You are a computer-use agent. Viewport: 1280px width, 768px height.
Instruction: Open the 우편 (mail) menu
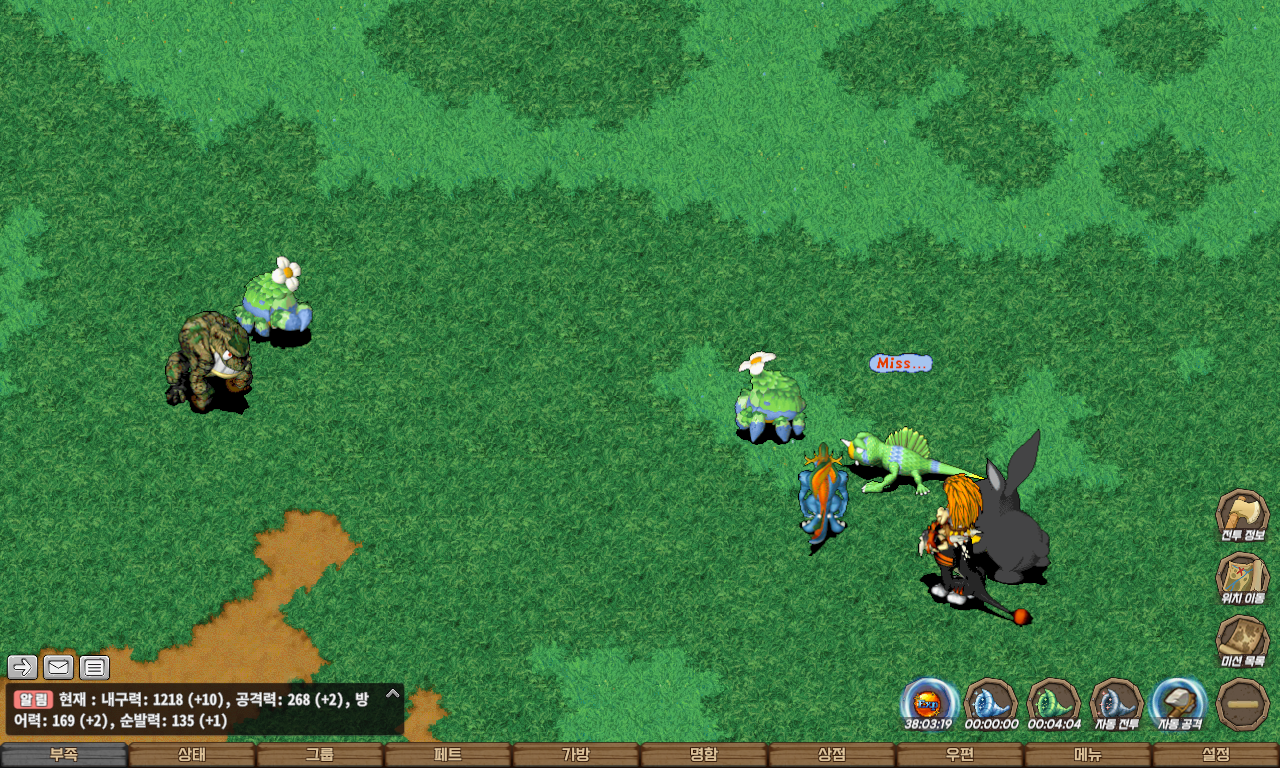pos(960,755)
